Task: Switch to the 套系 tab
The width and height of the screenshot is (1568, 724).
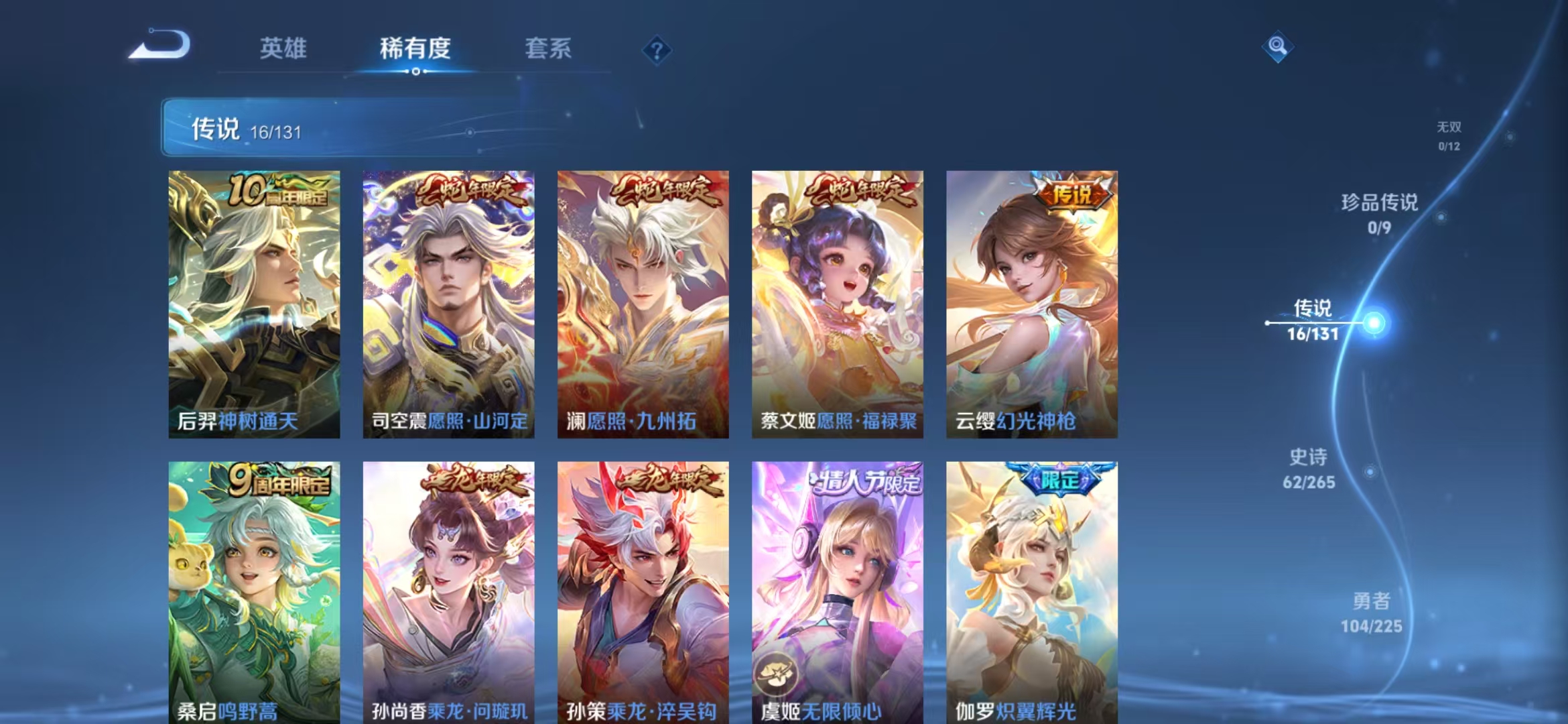Action: point(548,48)
